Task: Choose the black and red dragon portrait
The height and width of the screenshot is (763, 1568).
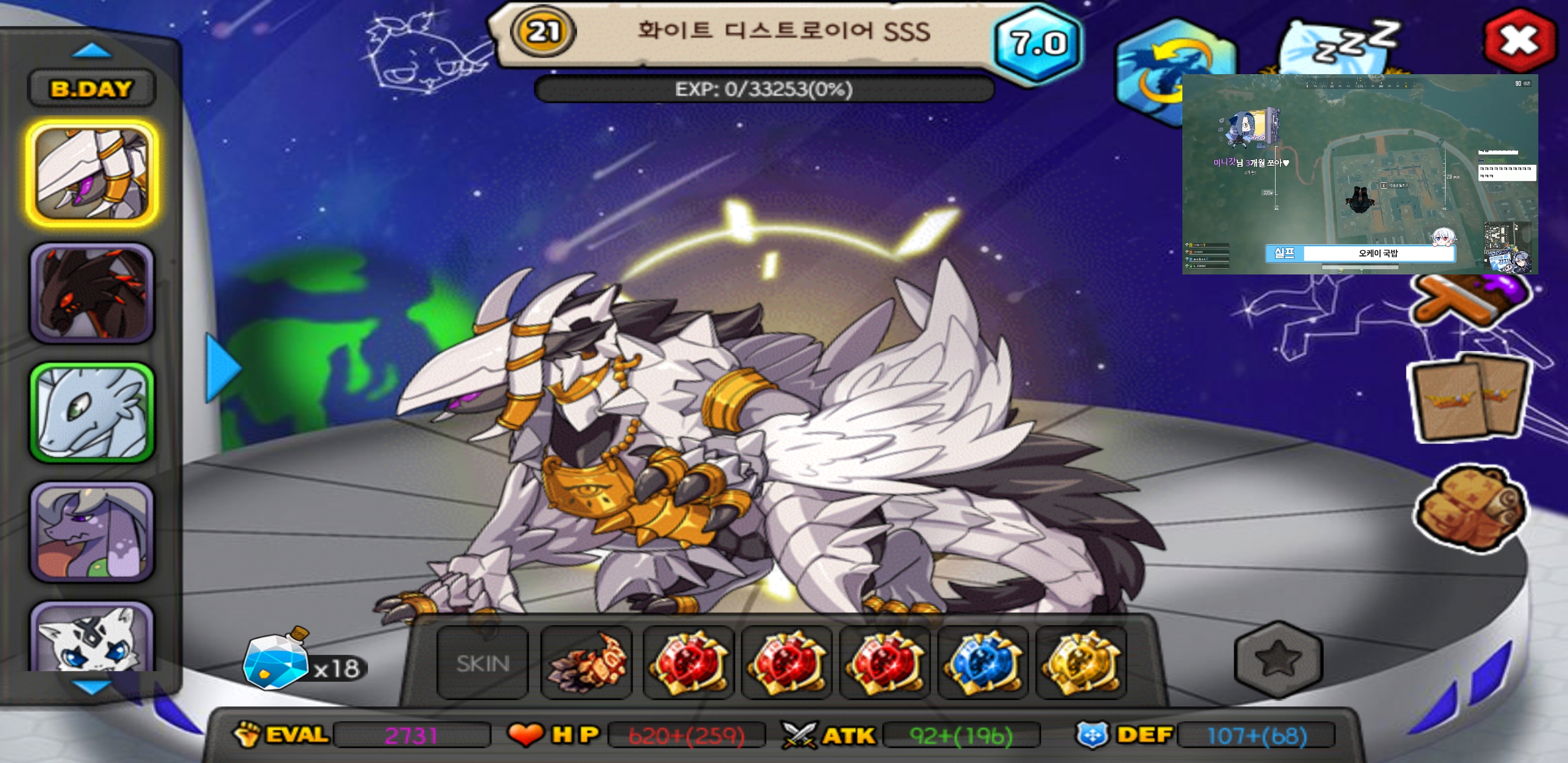Action: coord(92,293)
